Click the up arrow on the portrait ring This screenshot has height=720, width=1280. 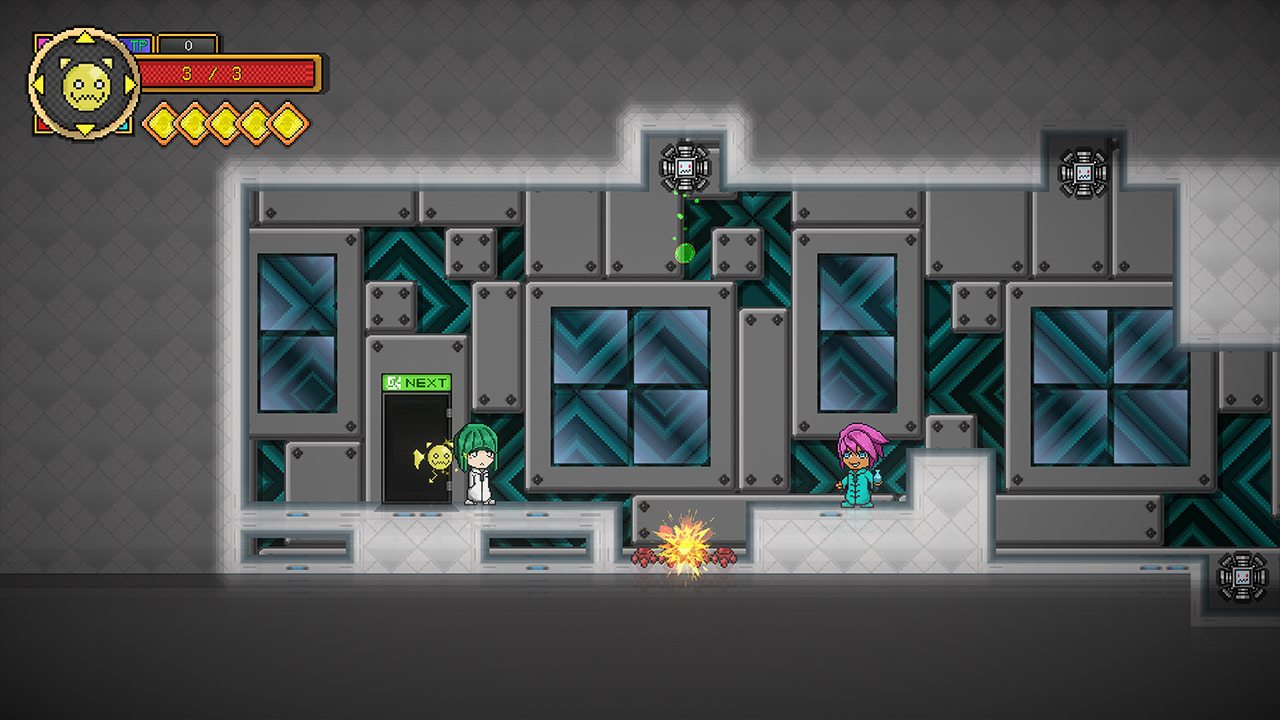pos(84,38)
